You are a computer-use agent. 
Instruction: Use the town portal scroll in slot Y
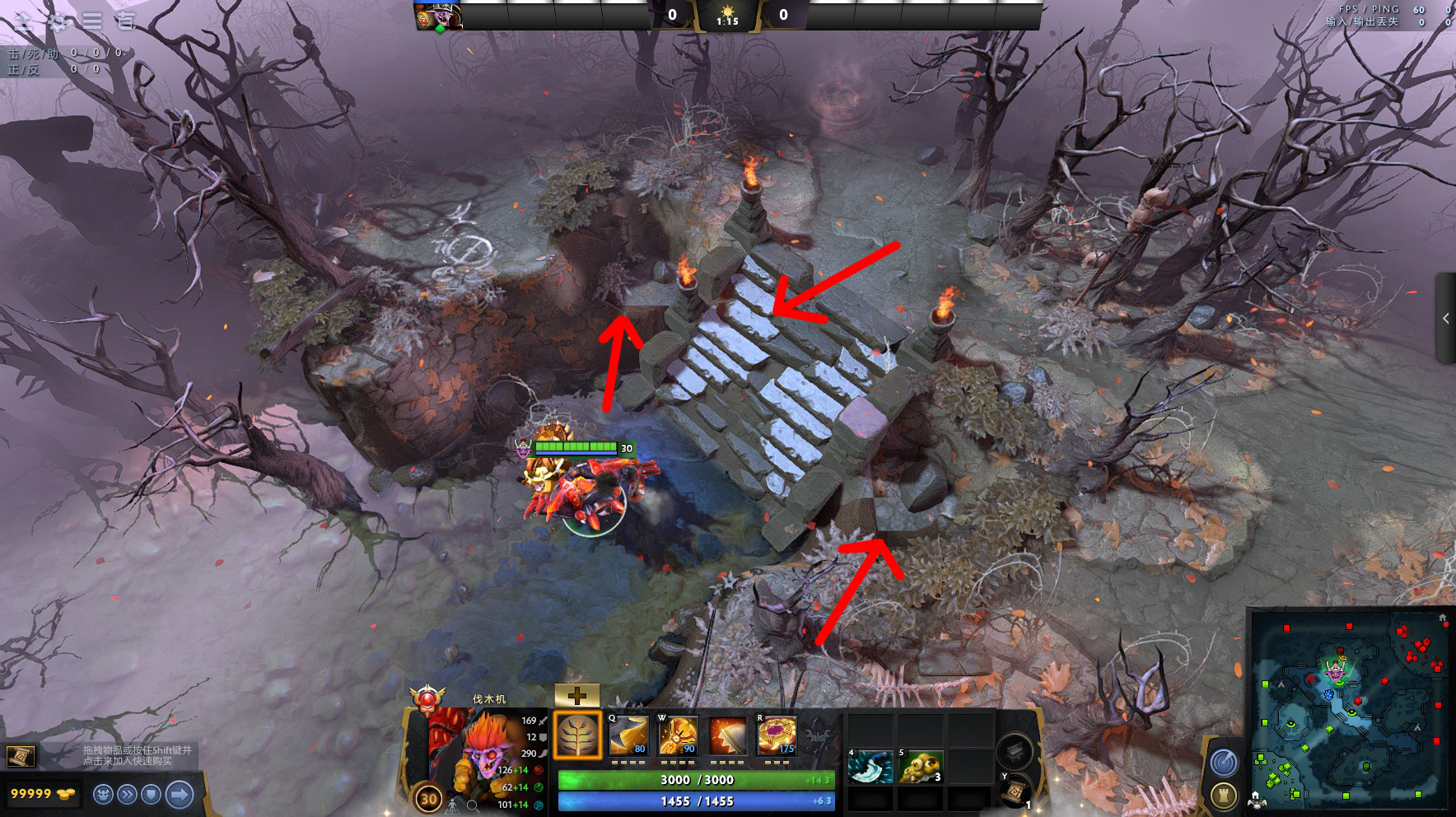(x=1013, y=792)
